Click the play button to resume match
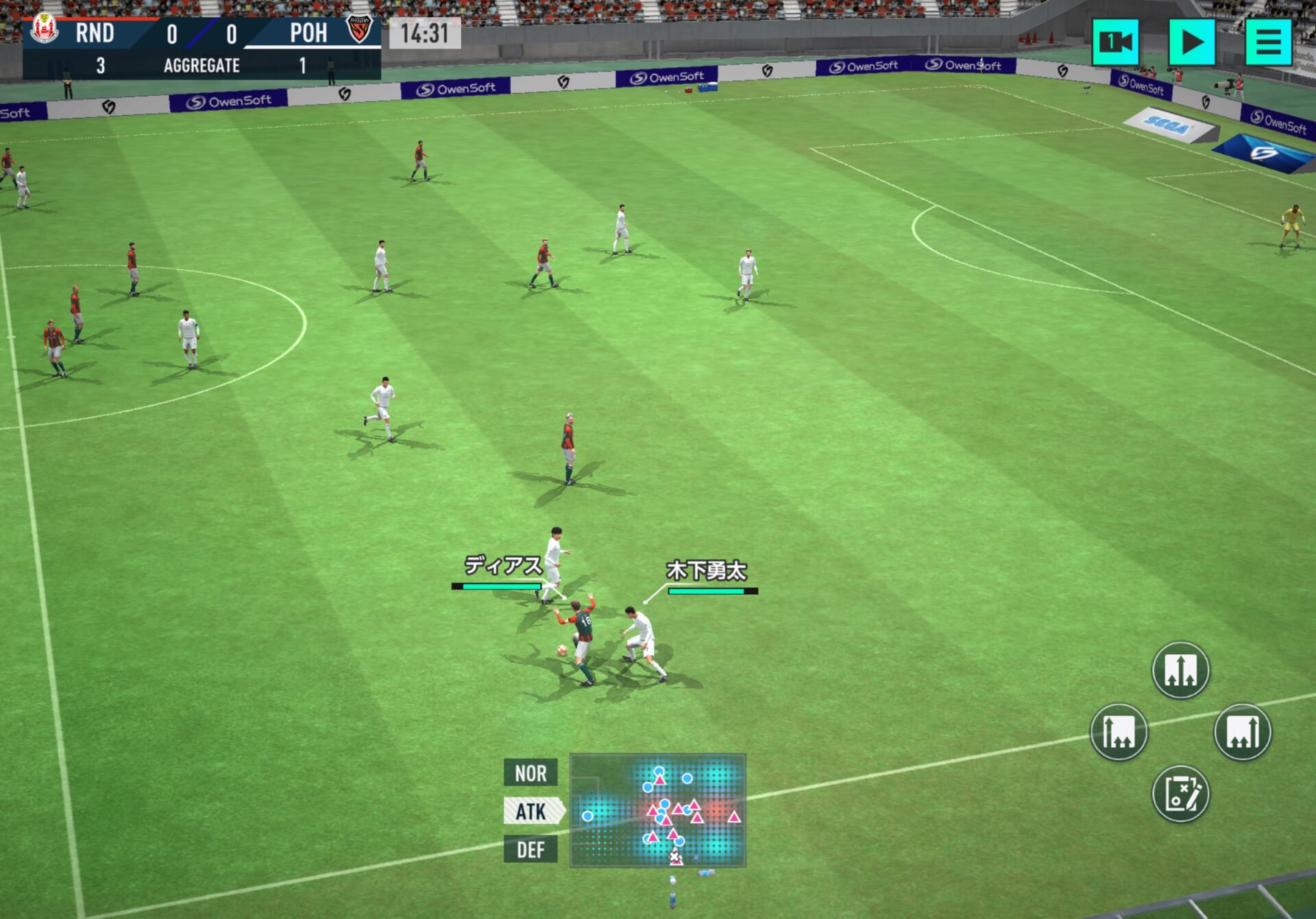 click(x=1191, y=42)
